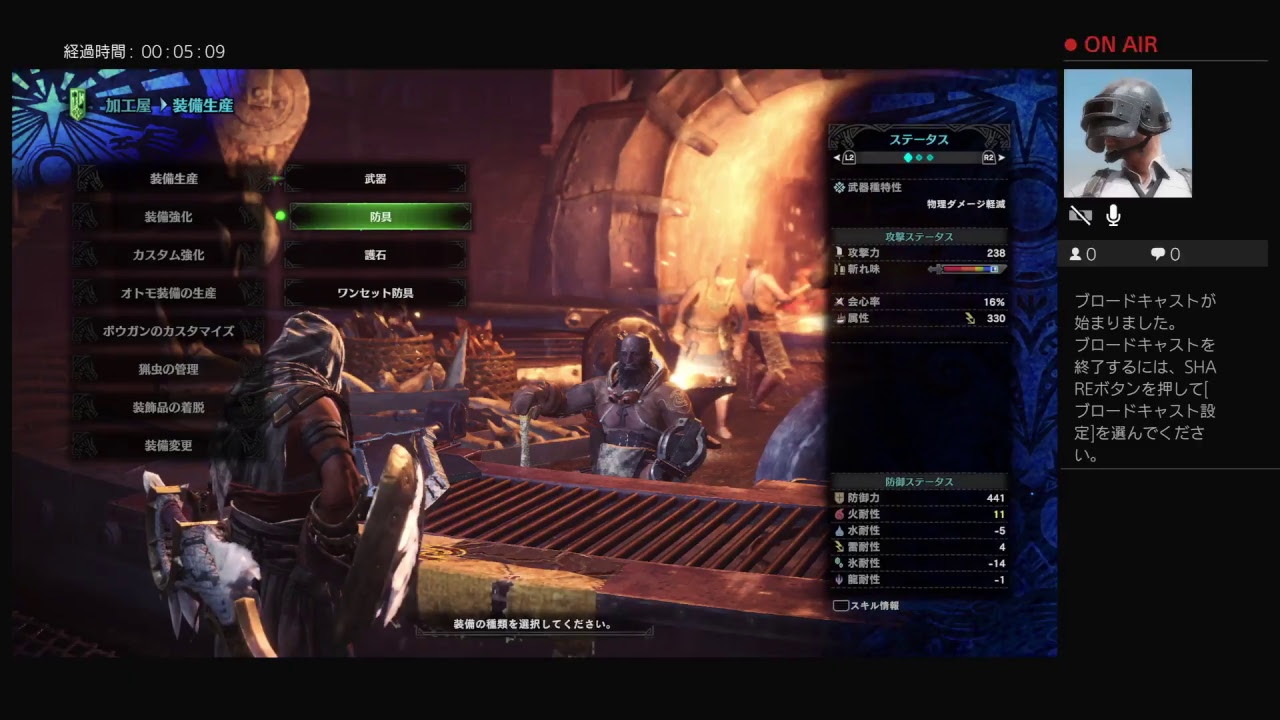Image resolution: width=1280 pixels, height=720 pixels.
Task: Click the streamer avatar thumbnail
Action: click(x=1130, y=133)
